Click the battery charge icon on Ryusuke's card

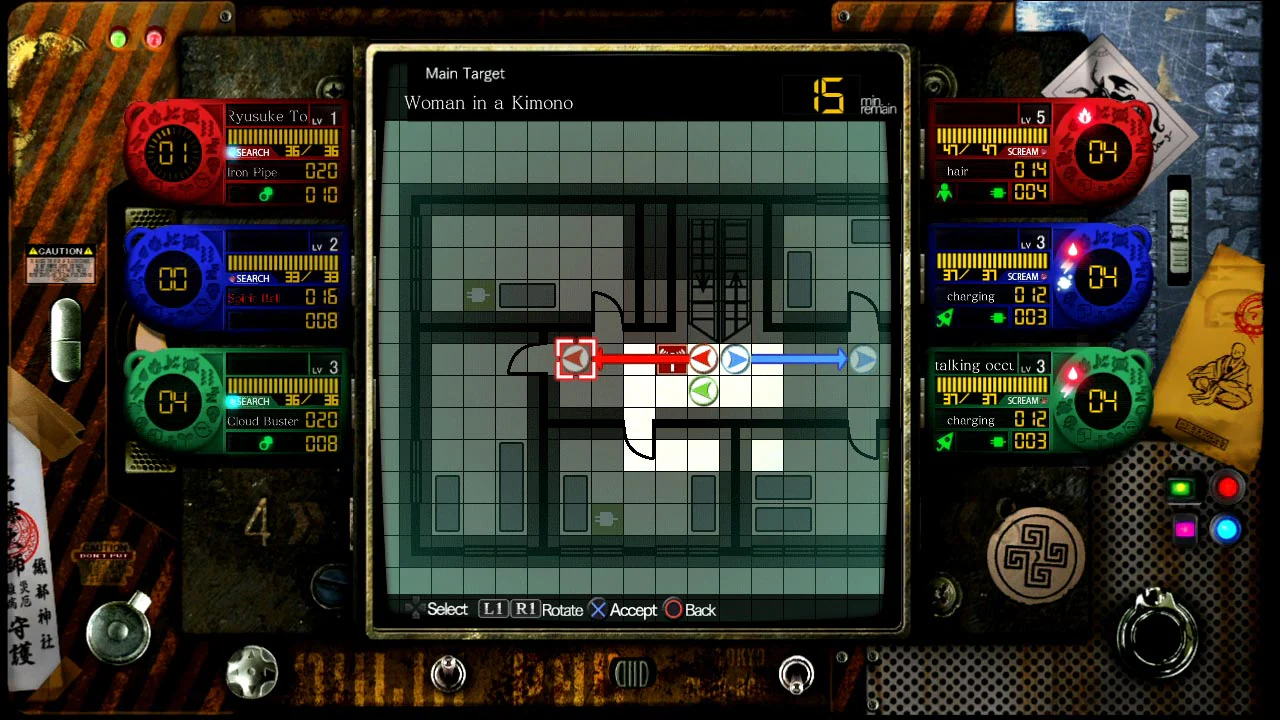[x=264, y=194]
